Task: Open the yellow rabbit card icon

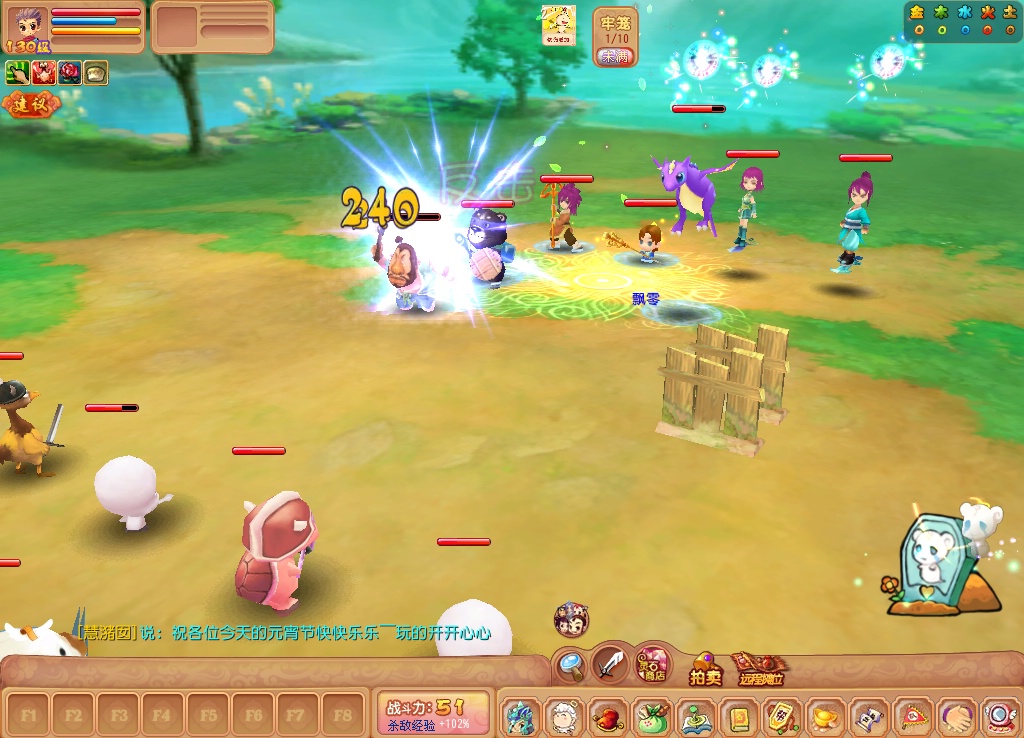Action: pos(558,25)
